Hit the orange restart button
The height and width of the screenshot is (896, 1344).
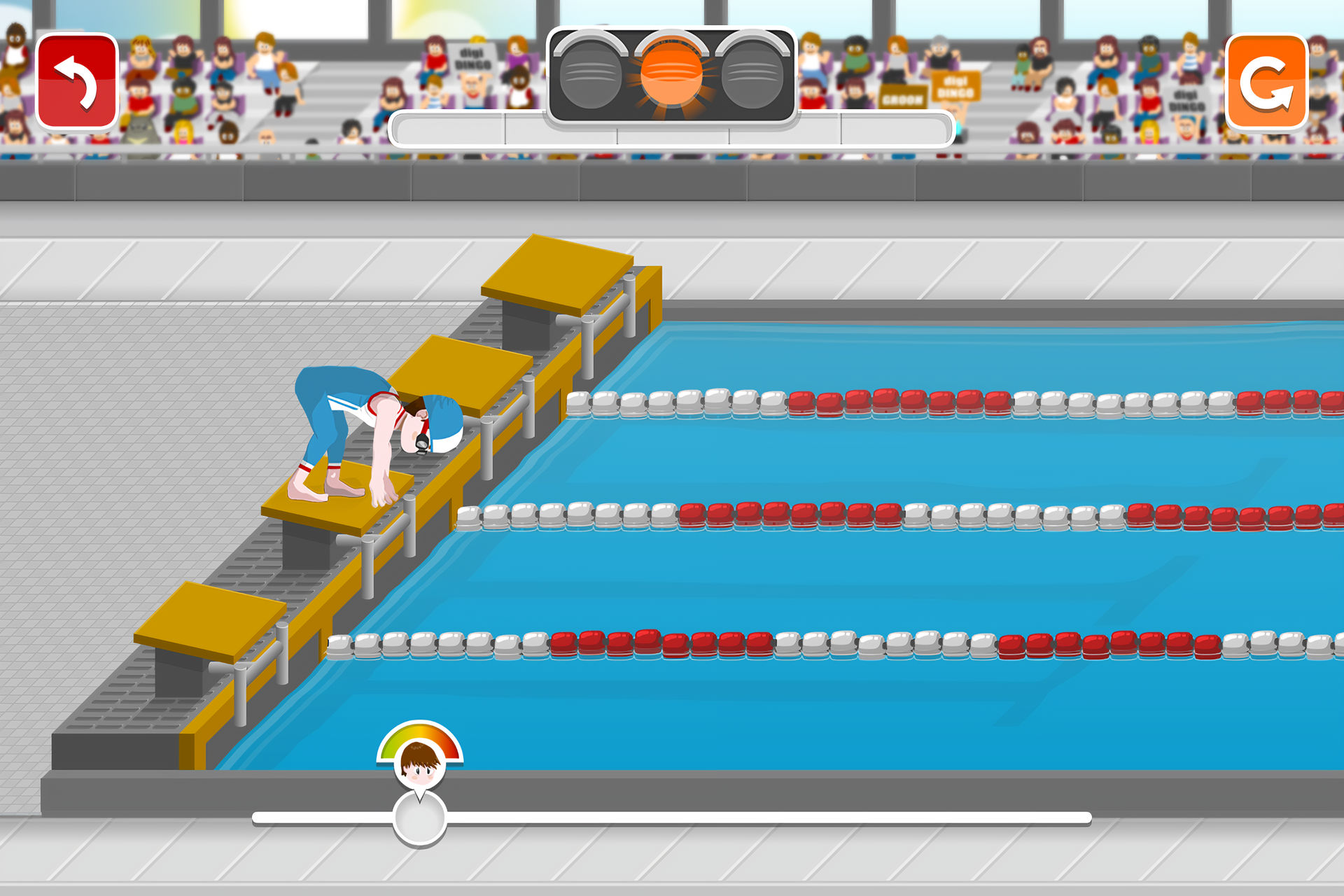coord(1266,82)
